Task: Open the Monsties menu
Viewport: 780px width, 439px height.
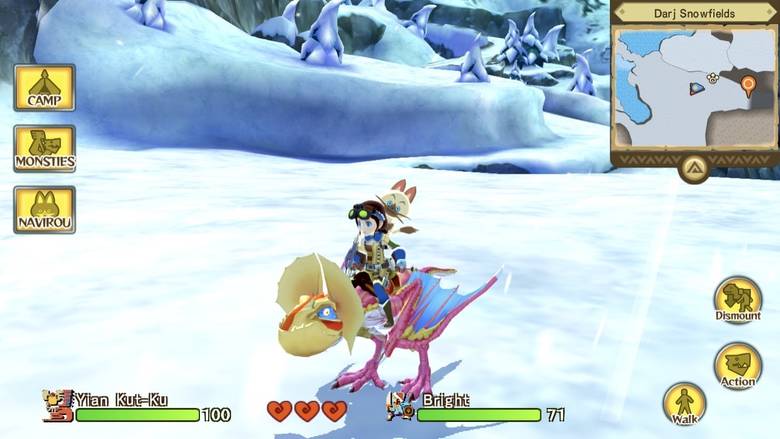Action: coord(44,149)
